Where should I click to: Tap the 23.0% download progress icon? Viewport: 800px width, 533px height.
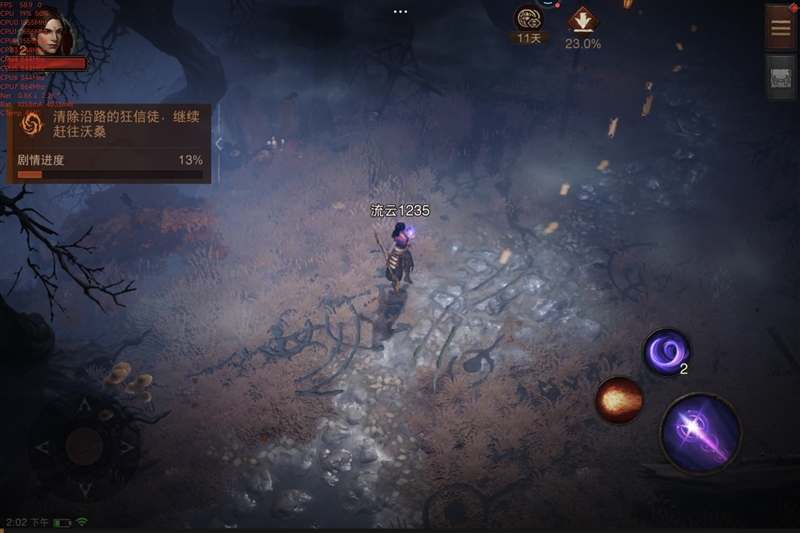click(x=582, y=20)
